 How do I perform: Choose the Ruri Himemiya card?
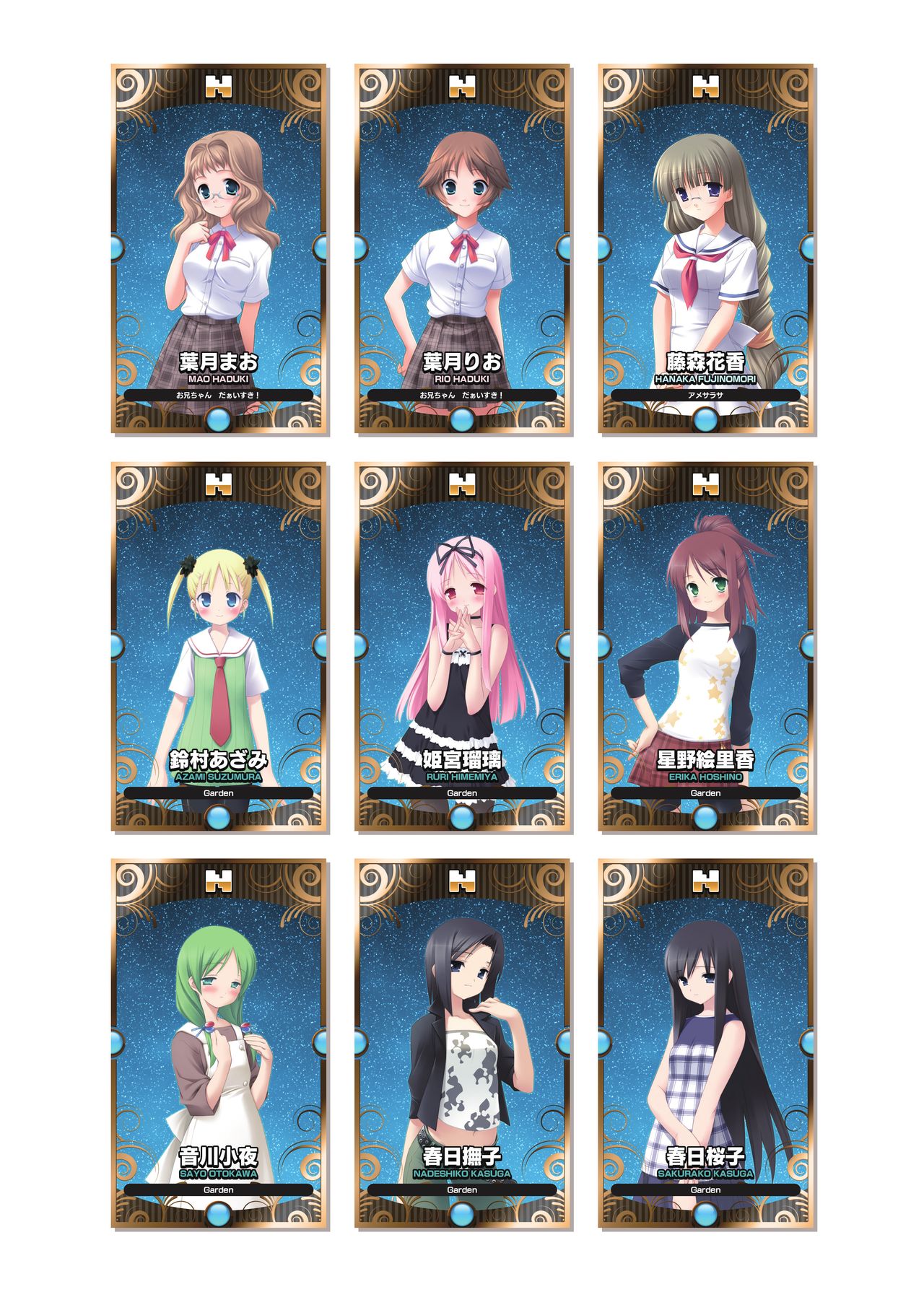tap(462, 646)
